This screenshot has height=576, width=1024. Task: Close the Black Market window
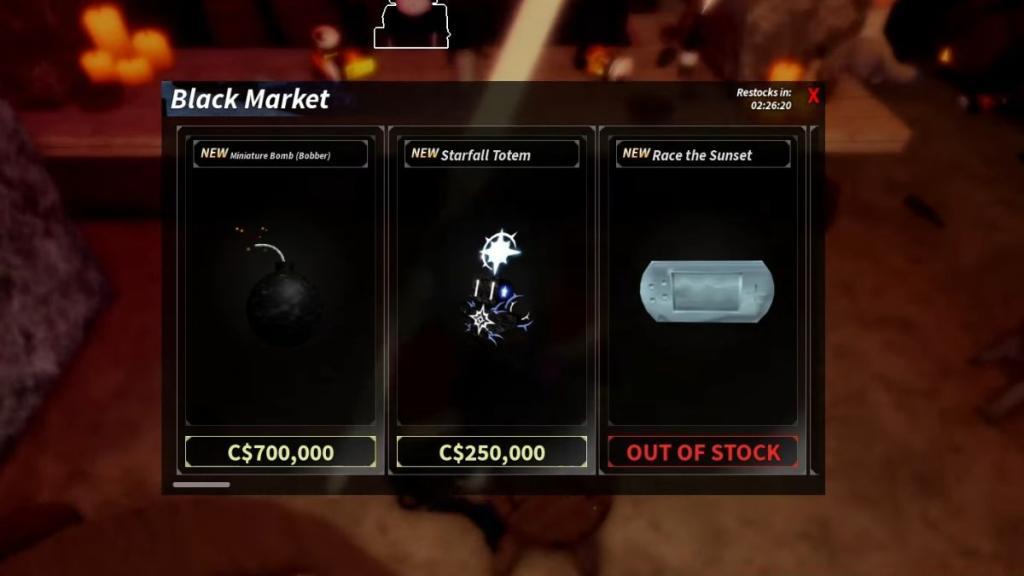[x=813, y=97]
